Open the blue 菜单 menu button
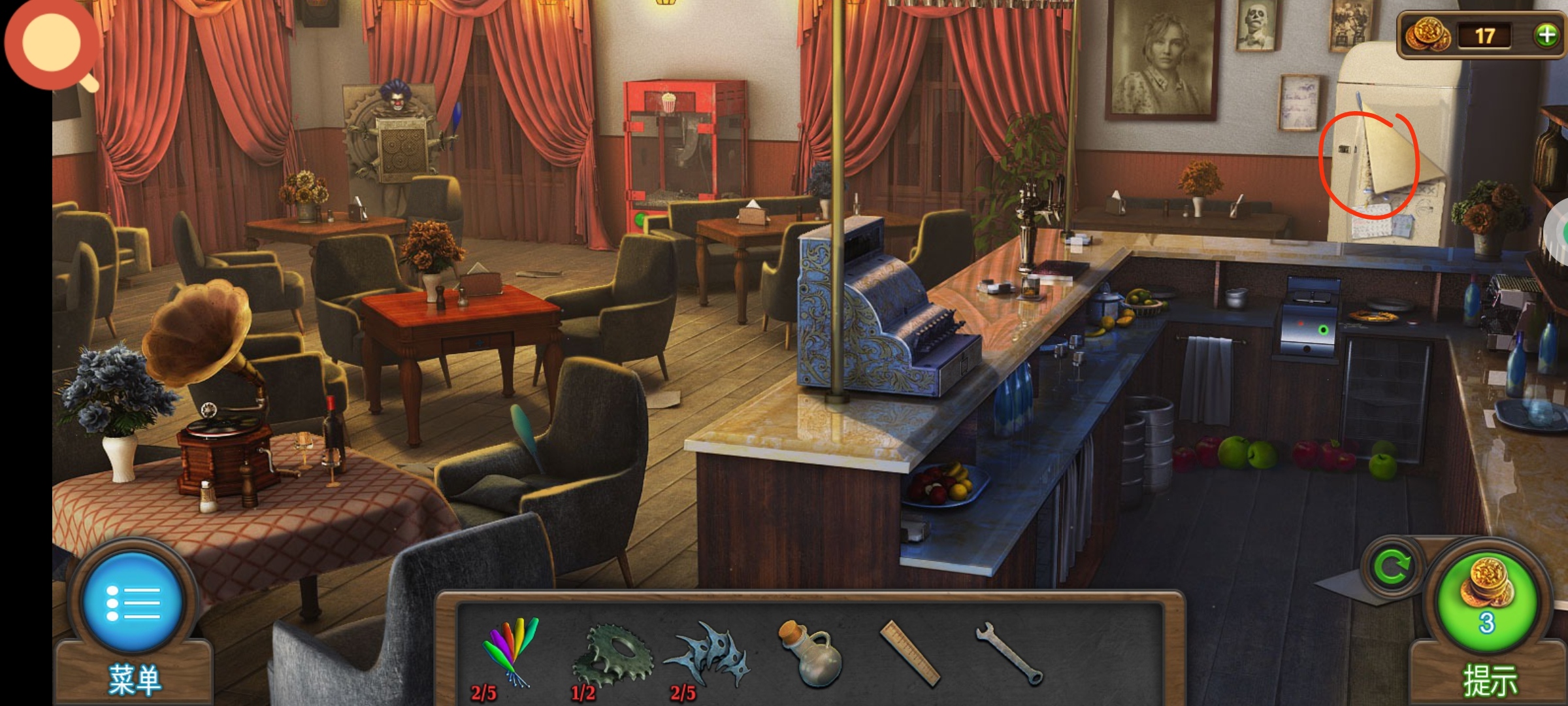The width and height of the screenshot is (1568, 706). pyautogui.click(x=133, y=602)
